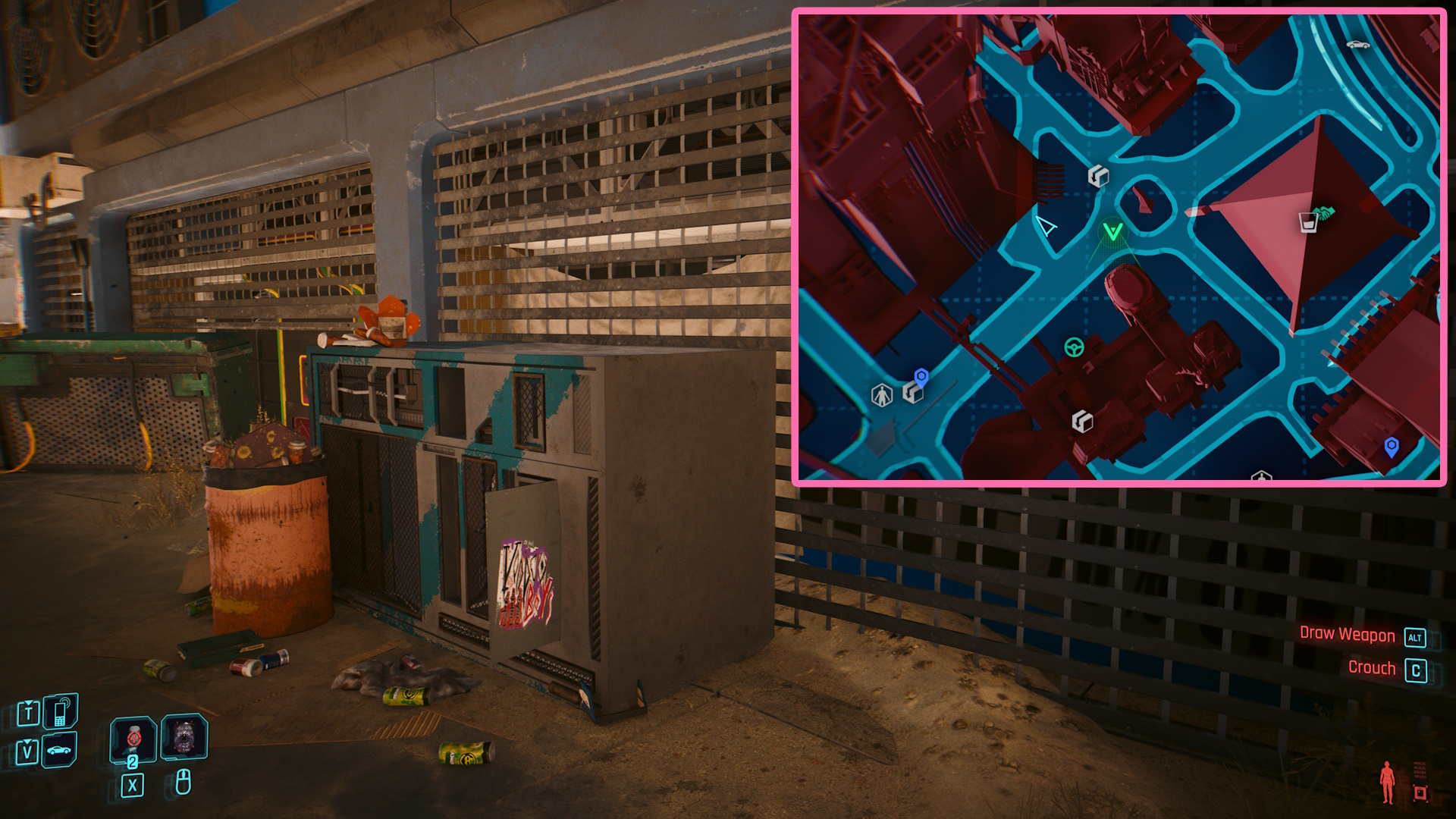The height and width of the screenshot is (819, 1456).
Task: Select the lower drop point icon on the map
Action: pos(1083,422)
